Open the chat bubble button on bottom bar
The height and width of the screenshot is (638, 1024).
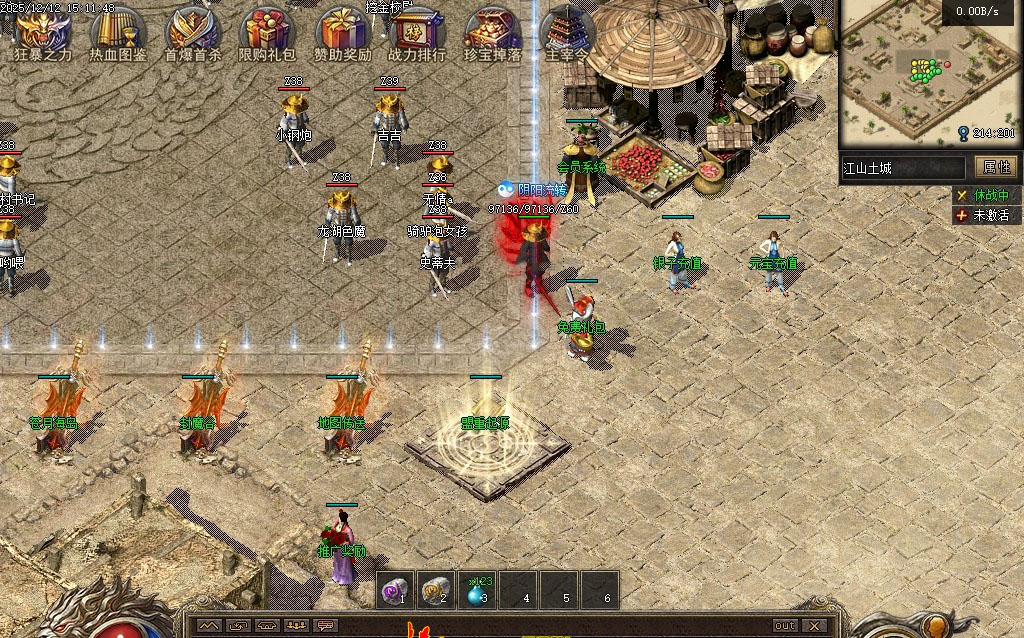coord(327,626)
